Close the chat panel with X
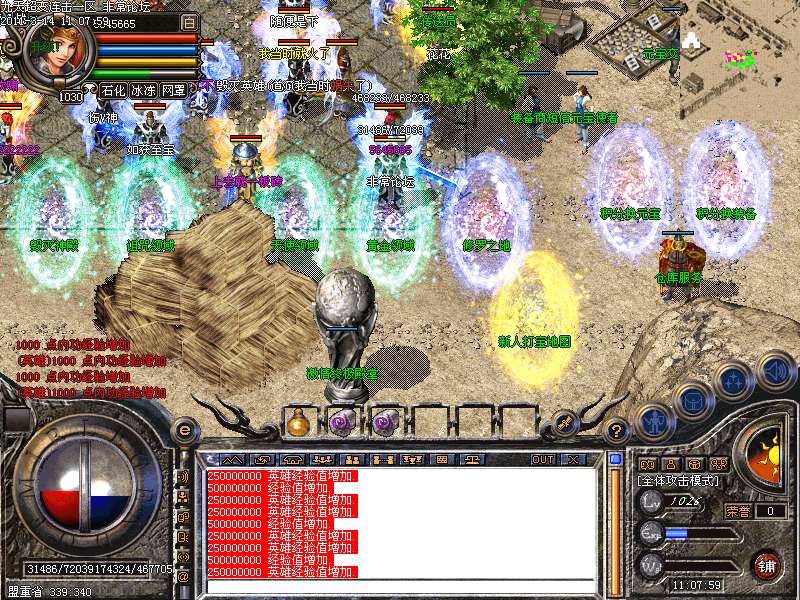800x600 pixels. [574, 459]
